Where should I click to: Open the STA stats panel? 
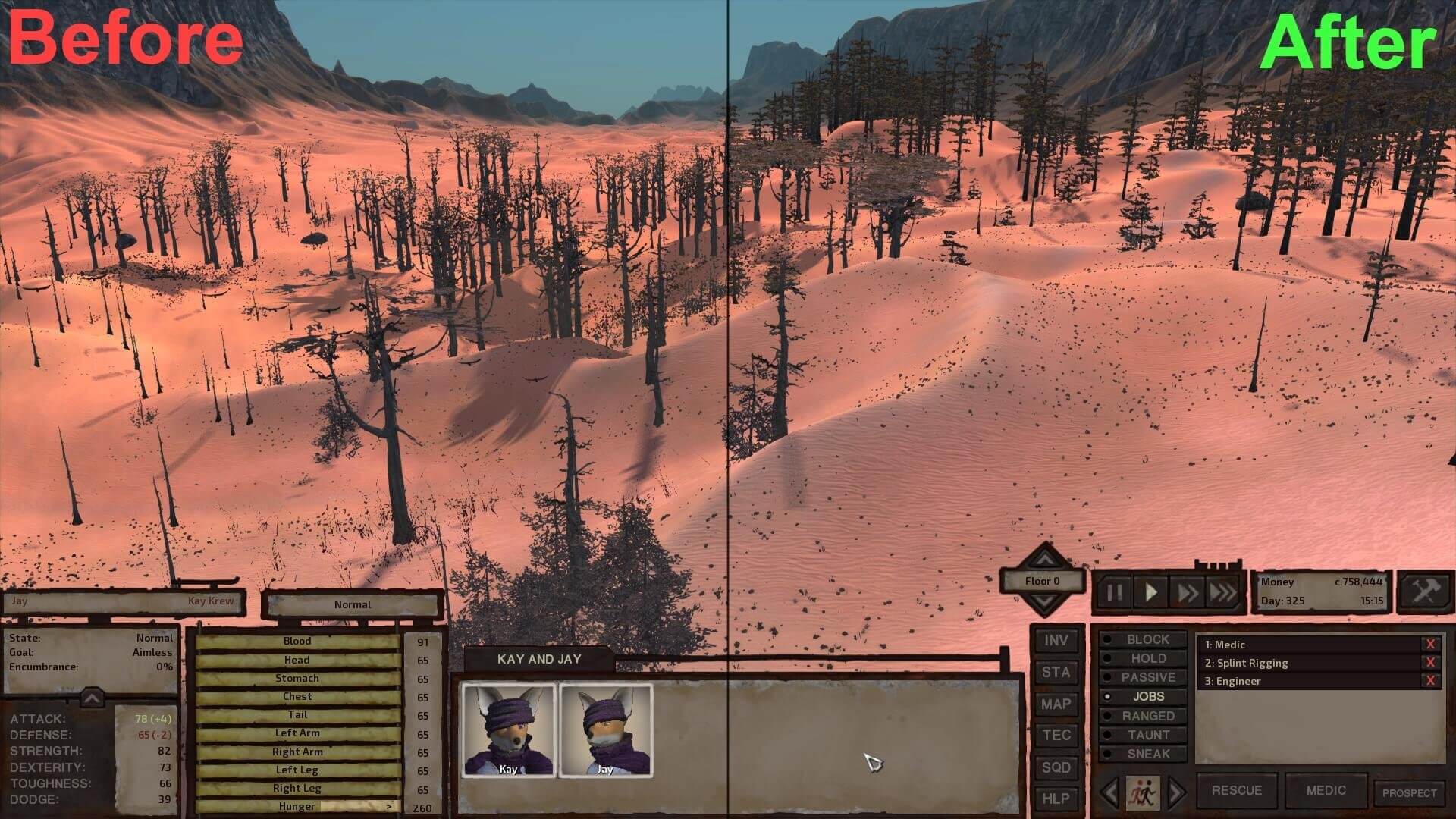[1056, 673]
